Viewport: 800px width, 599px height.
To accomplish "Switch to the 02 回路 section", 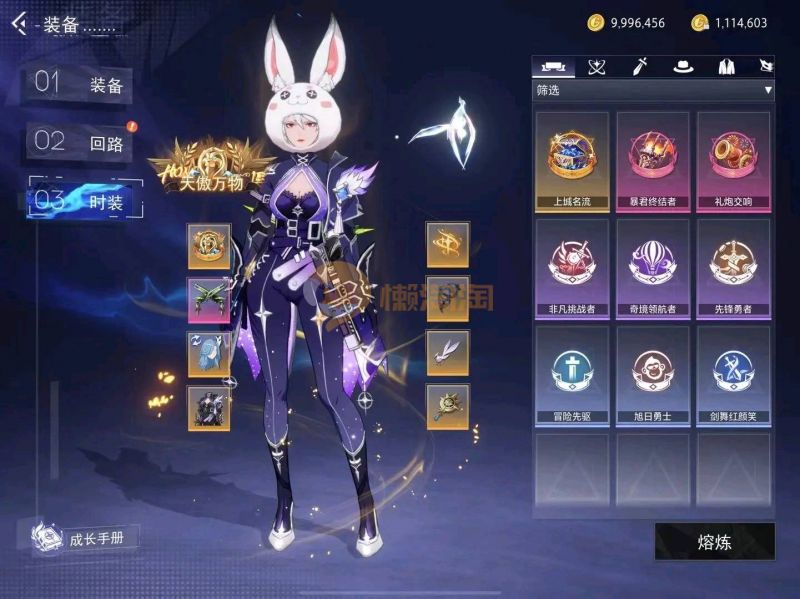I will click(x=80, y=142).
